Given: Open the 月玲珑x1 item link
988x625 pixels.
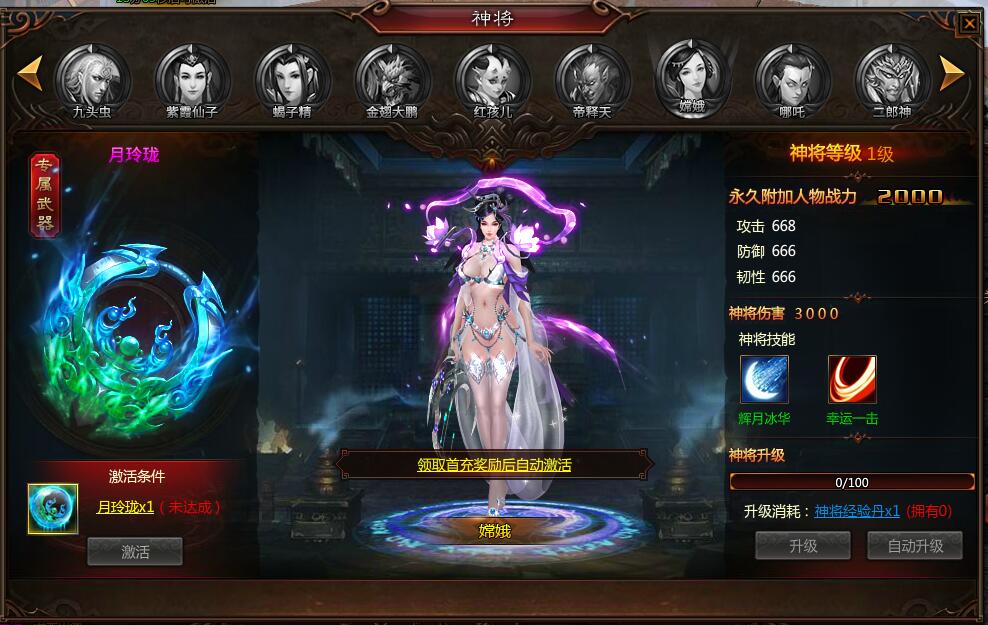Looking at the screenshot, I should tap(125, 507).
